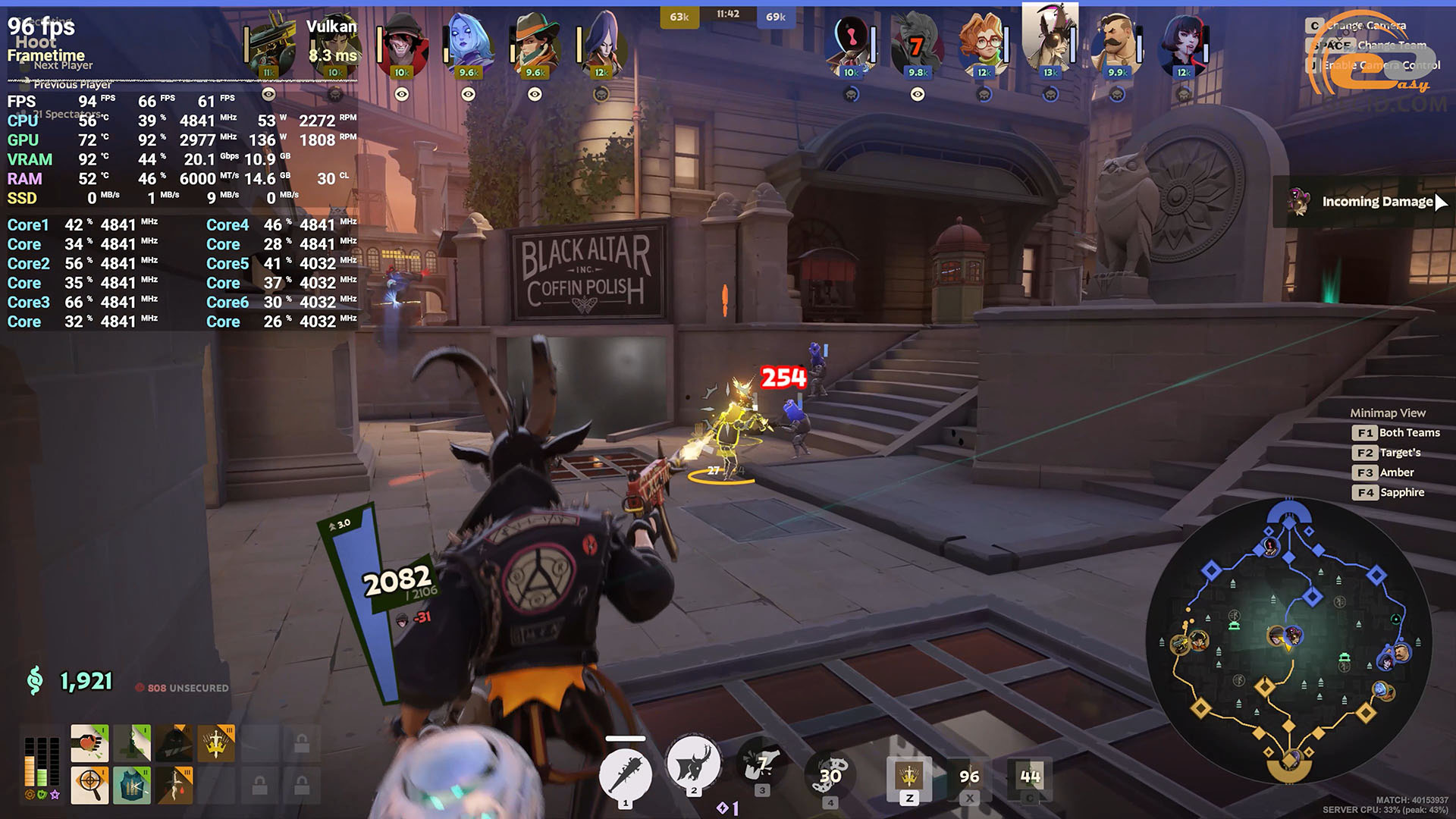Show Both Teams on minimap view
The height and width of the screenshot is (819, 1456).
pyautogui.click(x=1395, y=432)
